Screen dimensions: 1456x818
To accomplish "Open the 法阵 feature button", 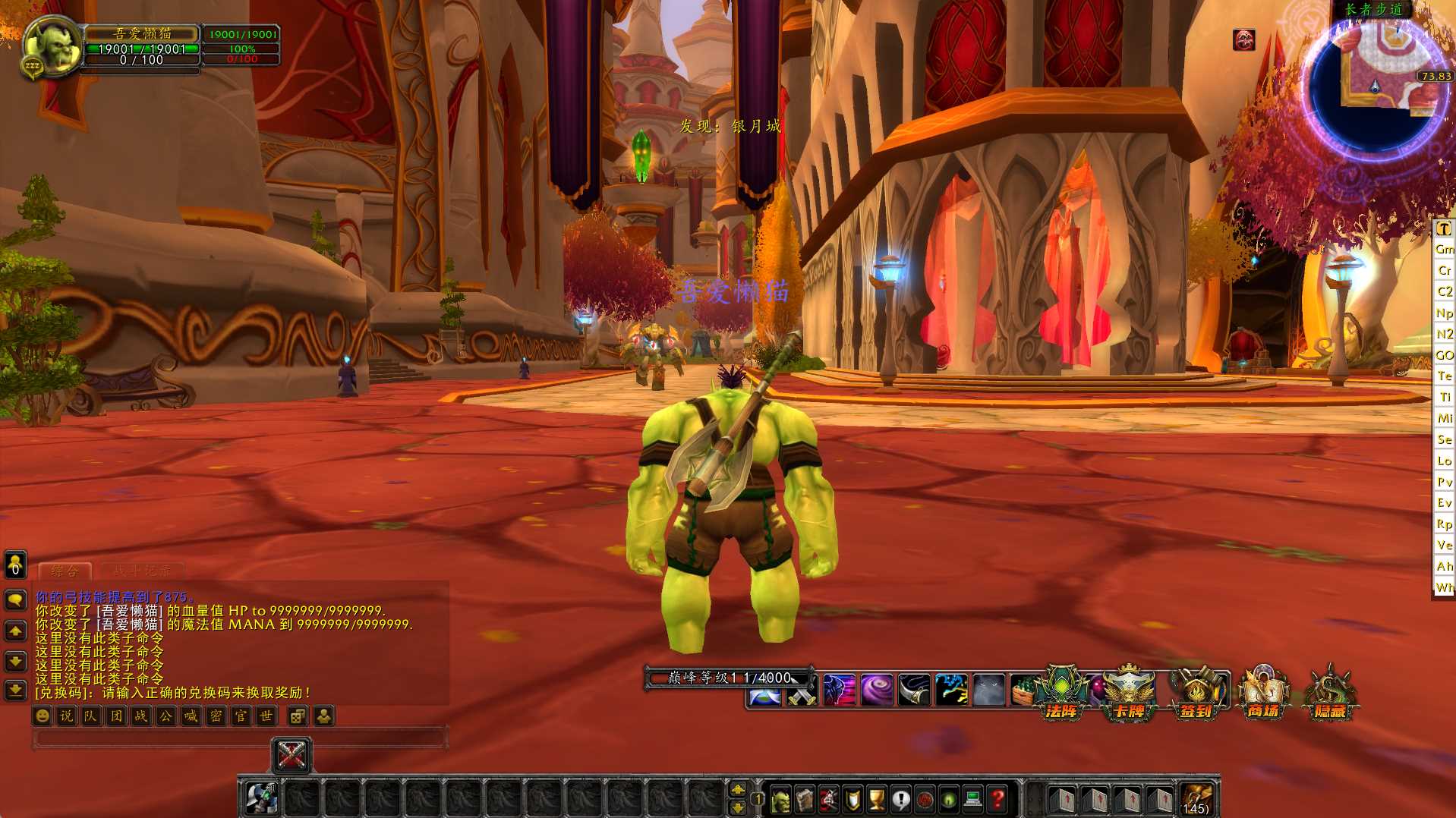I will click(1061, 693).
